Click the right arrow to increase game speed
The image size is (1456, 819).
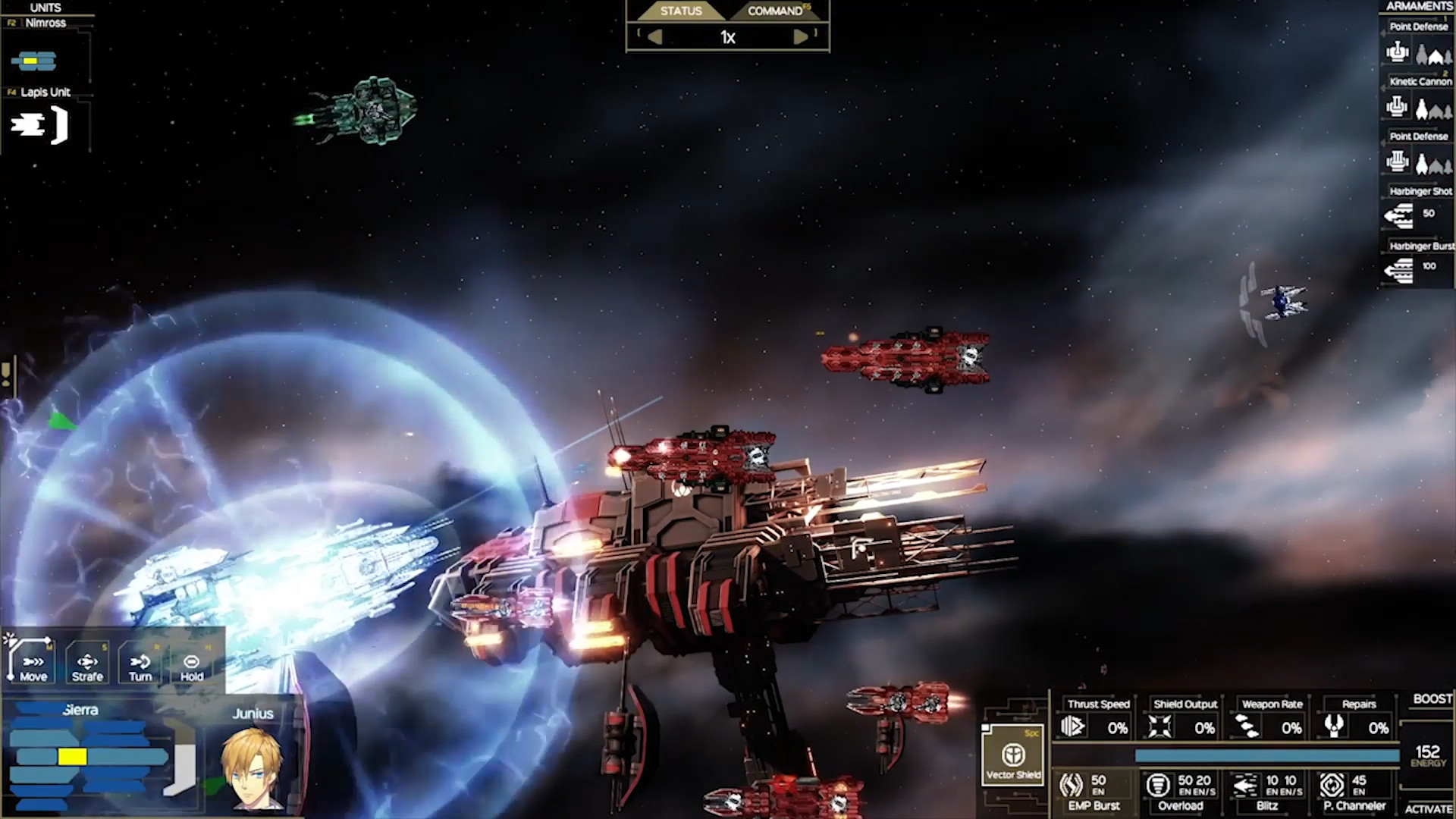(x=801, y=36)
